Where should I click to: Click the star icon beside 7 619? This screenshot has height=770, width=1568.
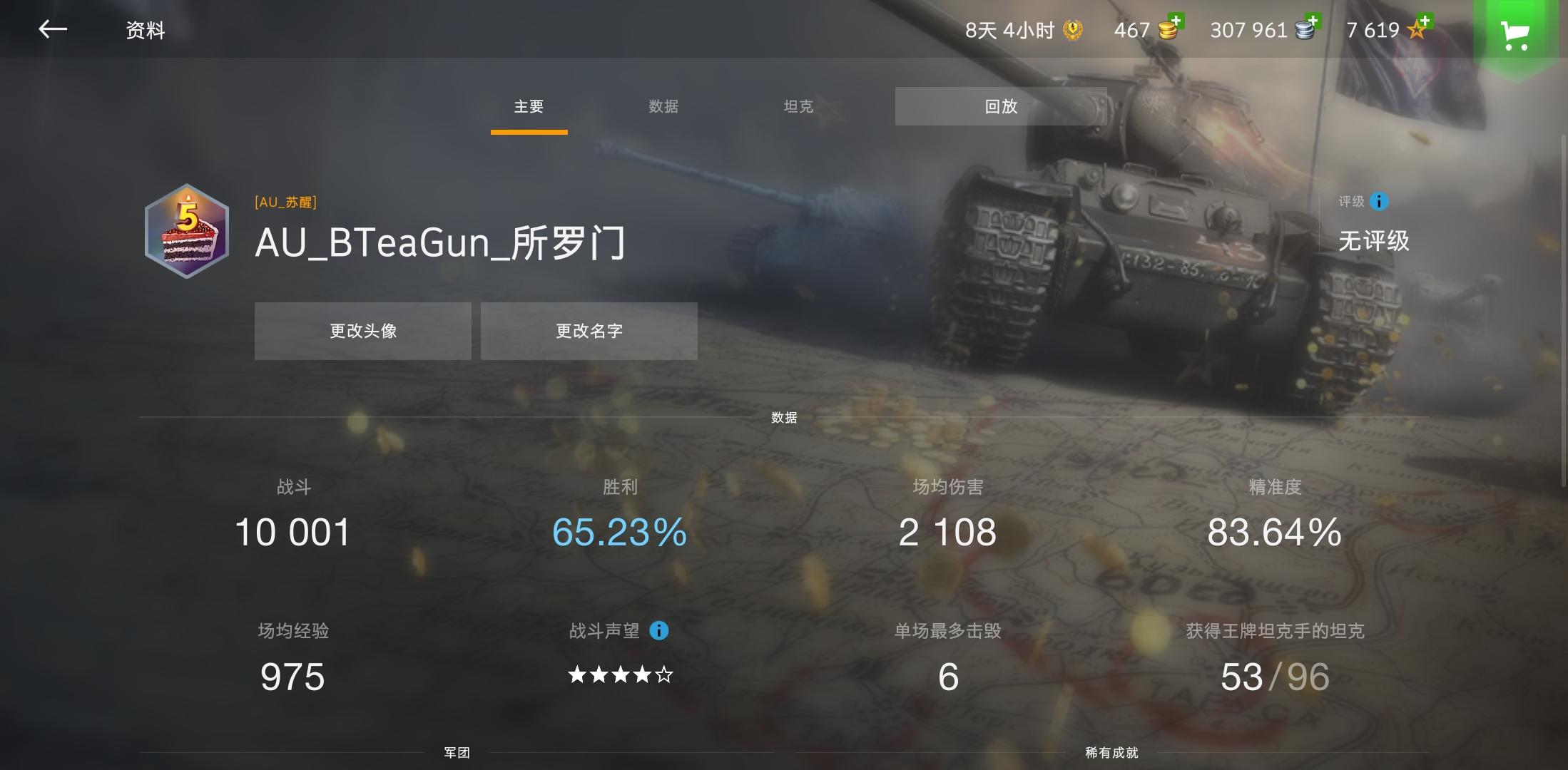(1415, 31)
